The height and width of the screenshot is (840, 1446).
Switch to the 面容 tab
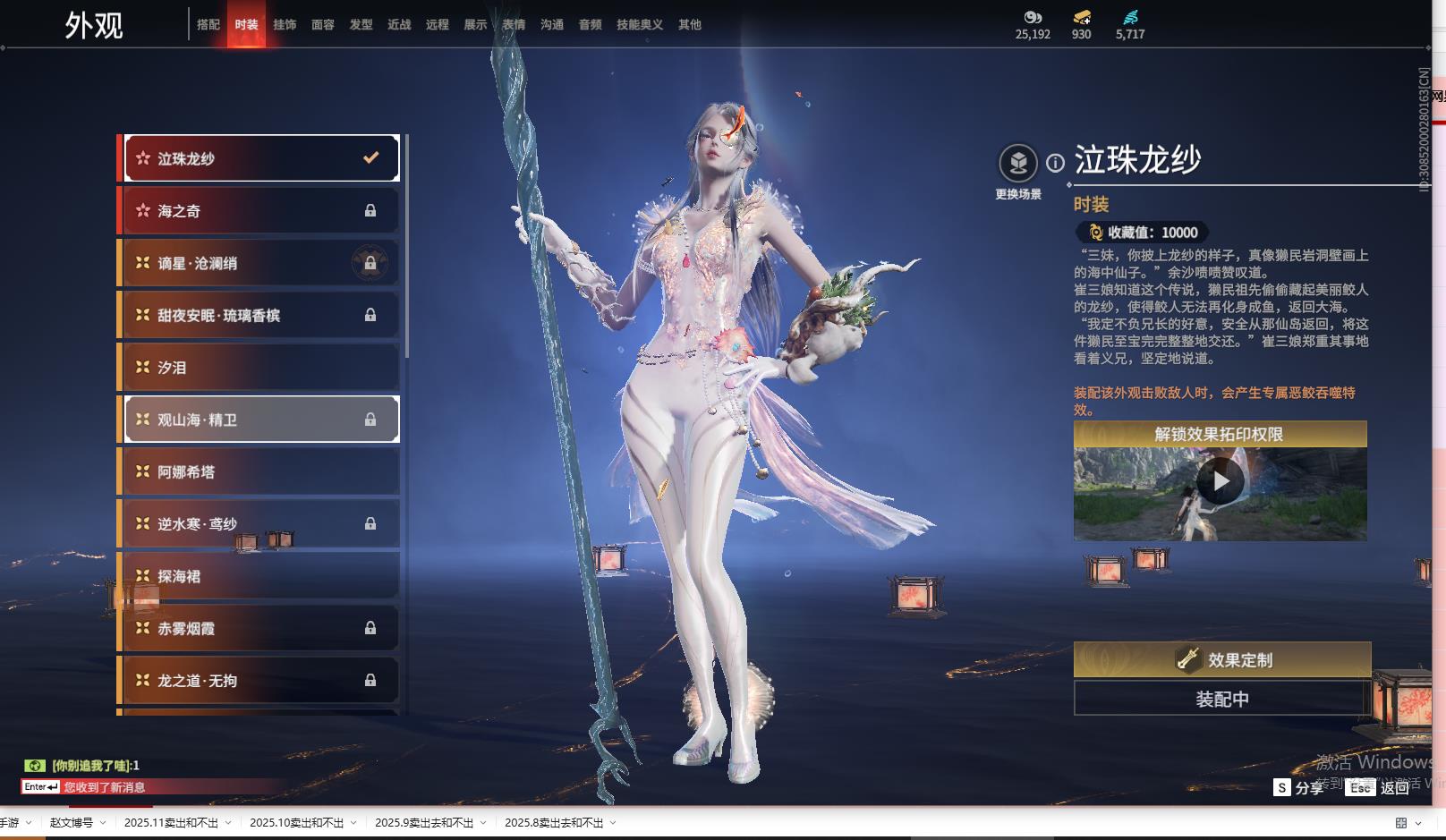323,25
